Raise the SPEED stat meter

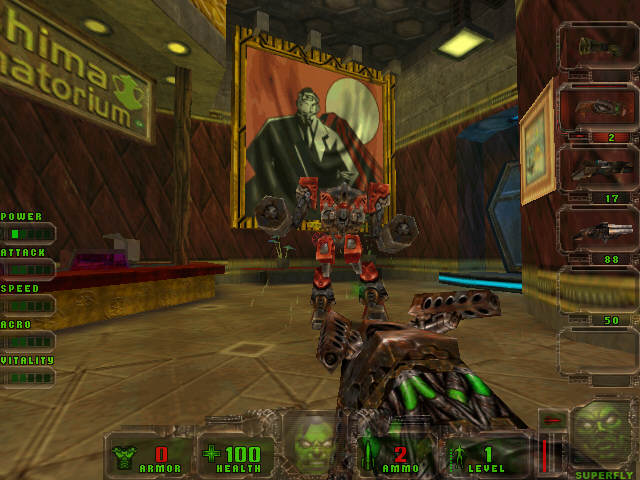click(28, 305)
